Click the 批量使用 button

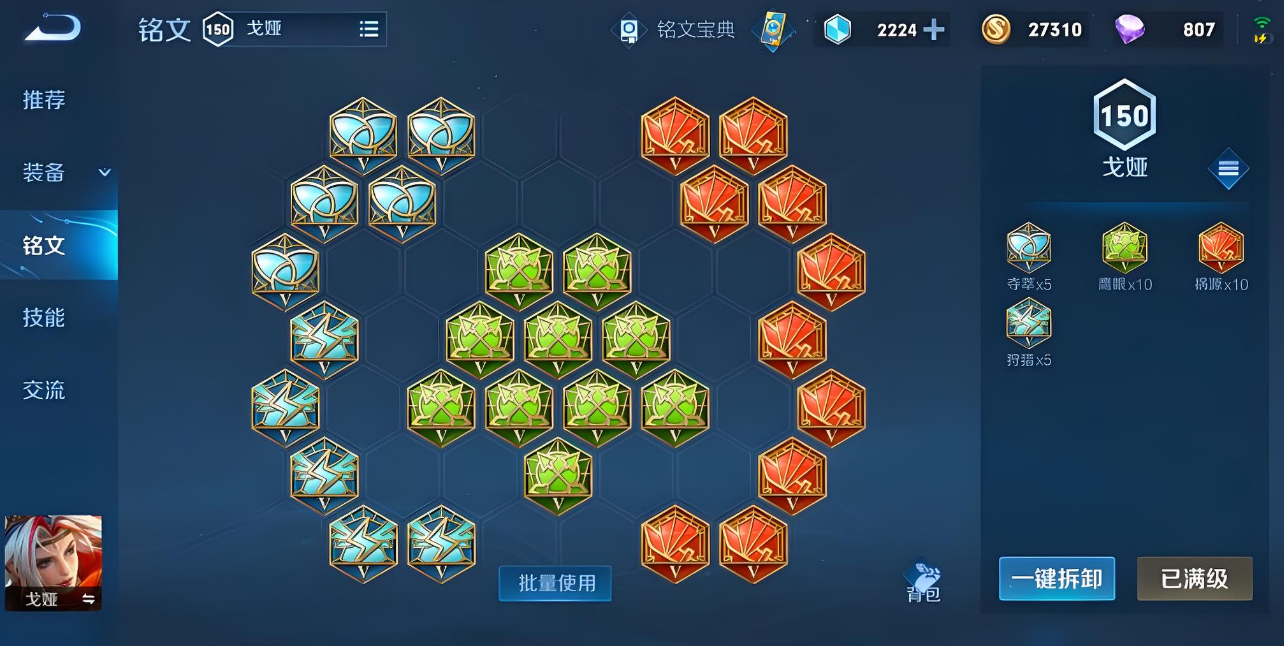pyautogui.click(x=555, y=583)
